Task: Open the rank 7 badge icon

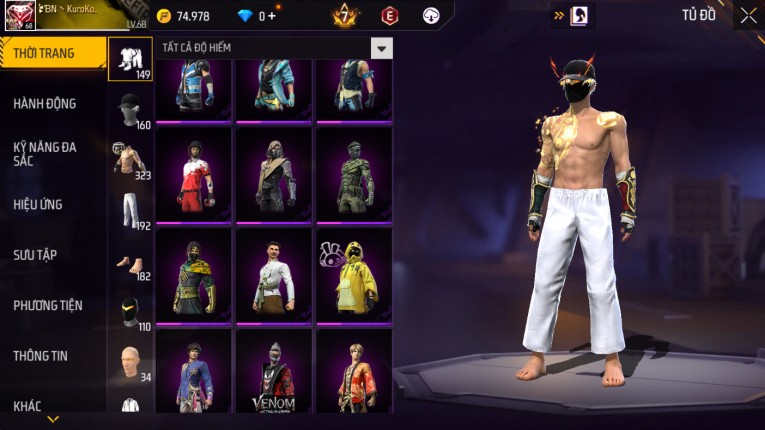Action: [x=345, y=16]
